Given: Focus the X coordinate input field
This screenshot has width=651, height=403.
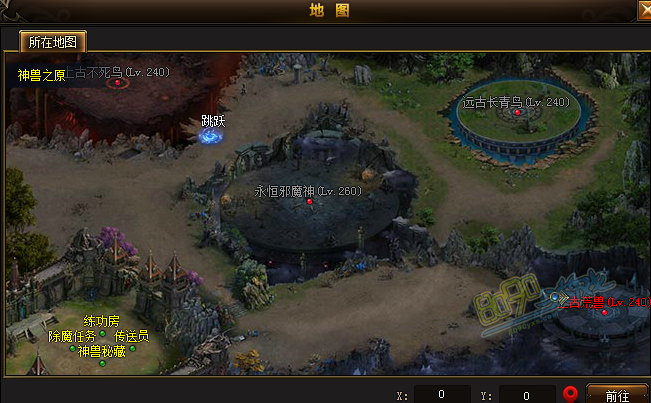Looking at the screenshot, I should [x=441, y=394].
